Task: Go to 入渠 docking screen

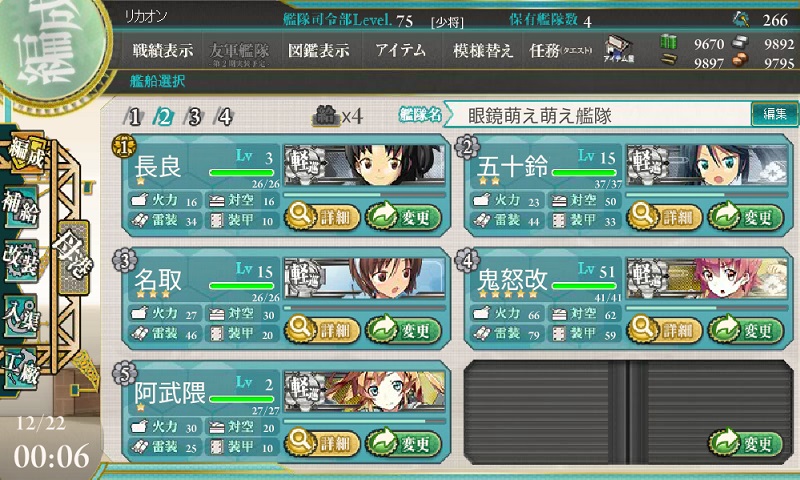Action: tap(22, 311)
